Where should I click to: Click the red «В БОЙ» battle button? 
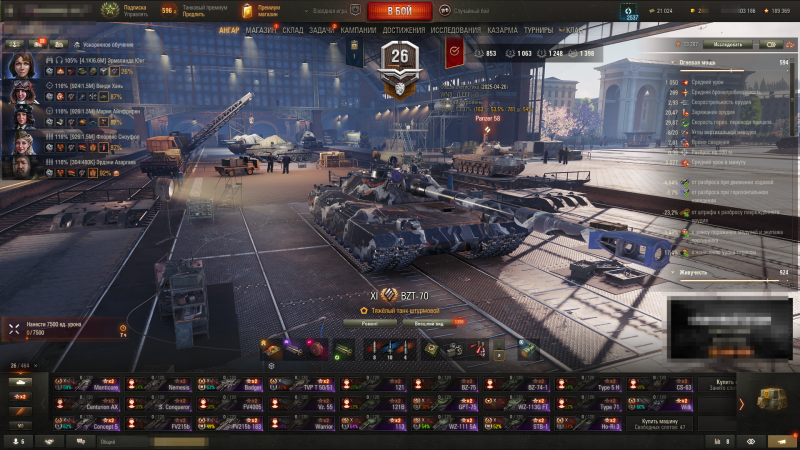(x=399, y=11)
